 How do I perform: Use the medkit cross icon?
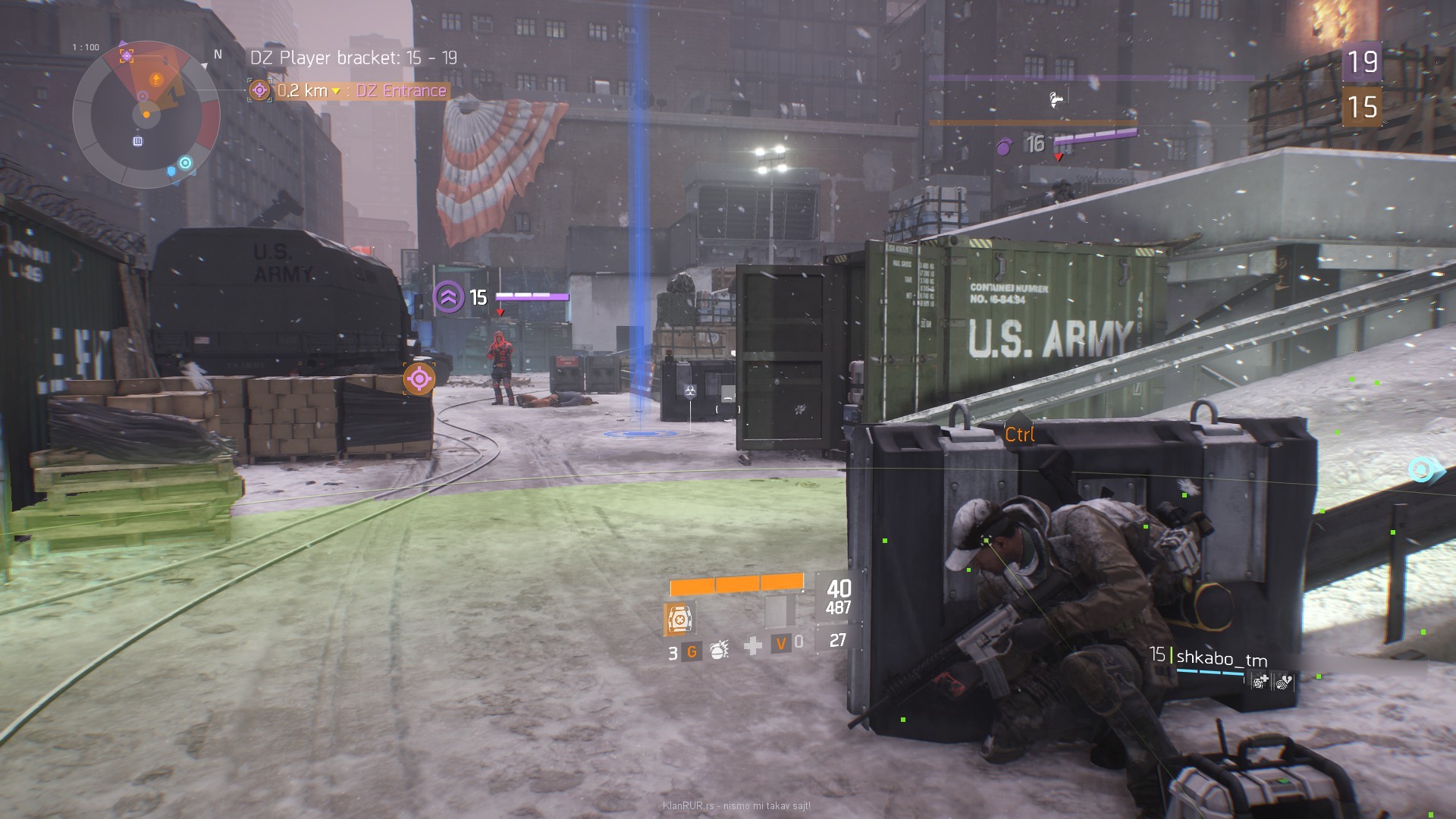point(753,646)
